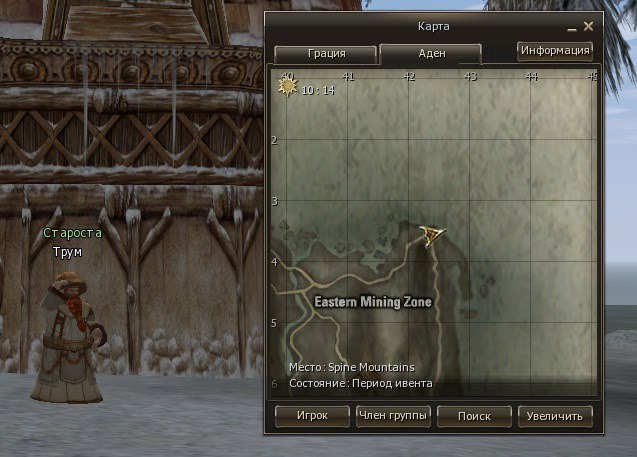
Task: Click the Игрок button
Action: (312, 415)
